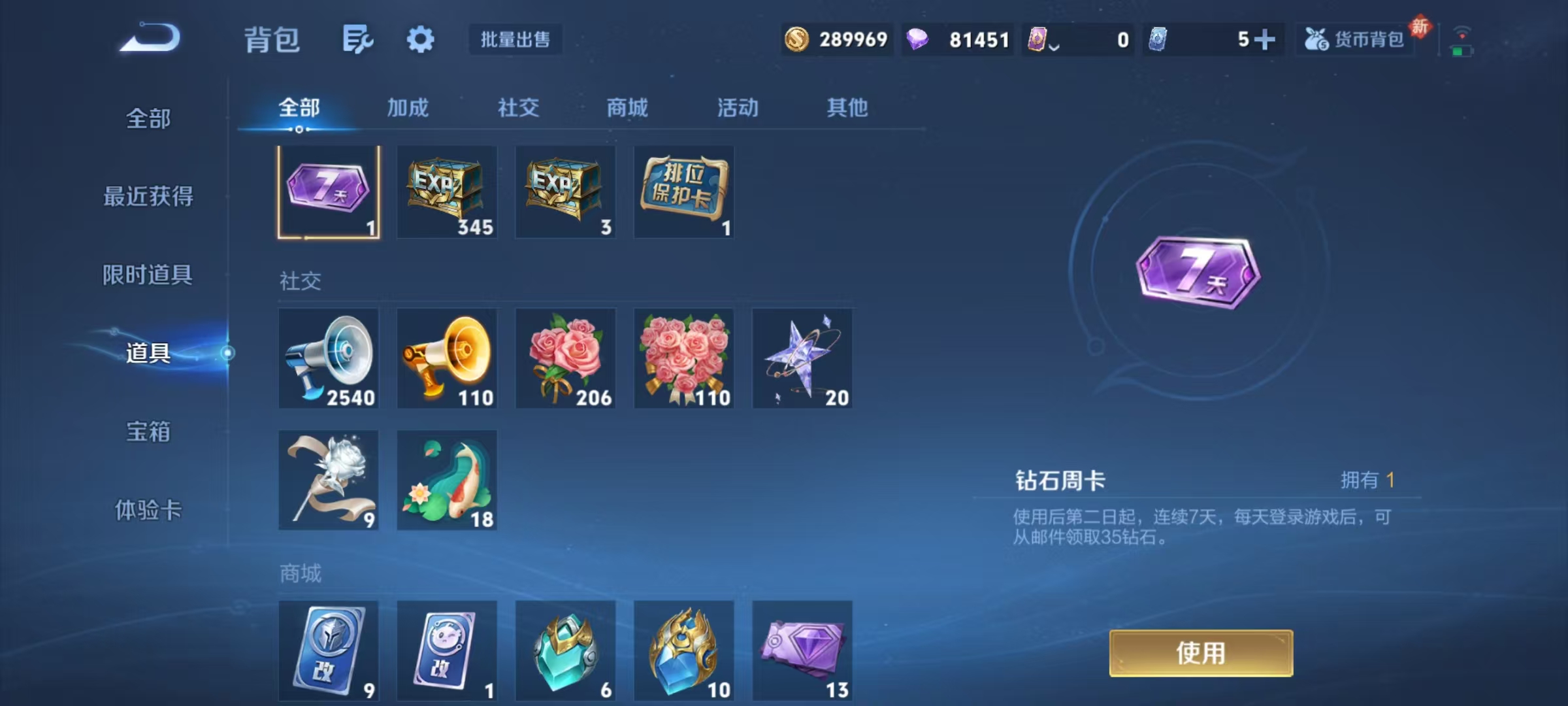Select the EXP chest with 345 count
This screenshot has width=1568, height=706.
coord(447,192)
